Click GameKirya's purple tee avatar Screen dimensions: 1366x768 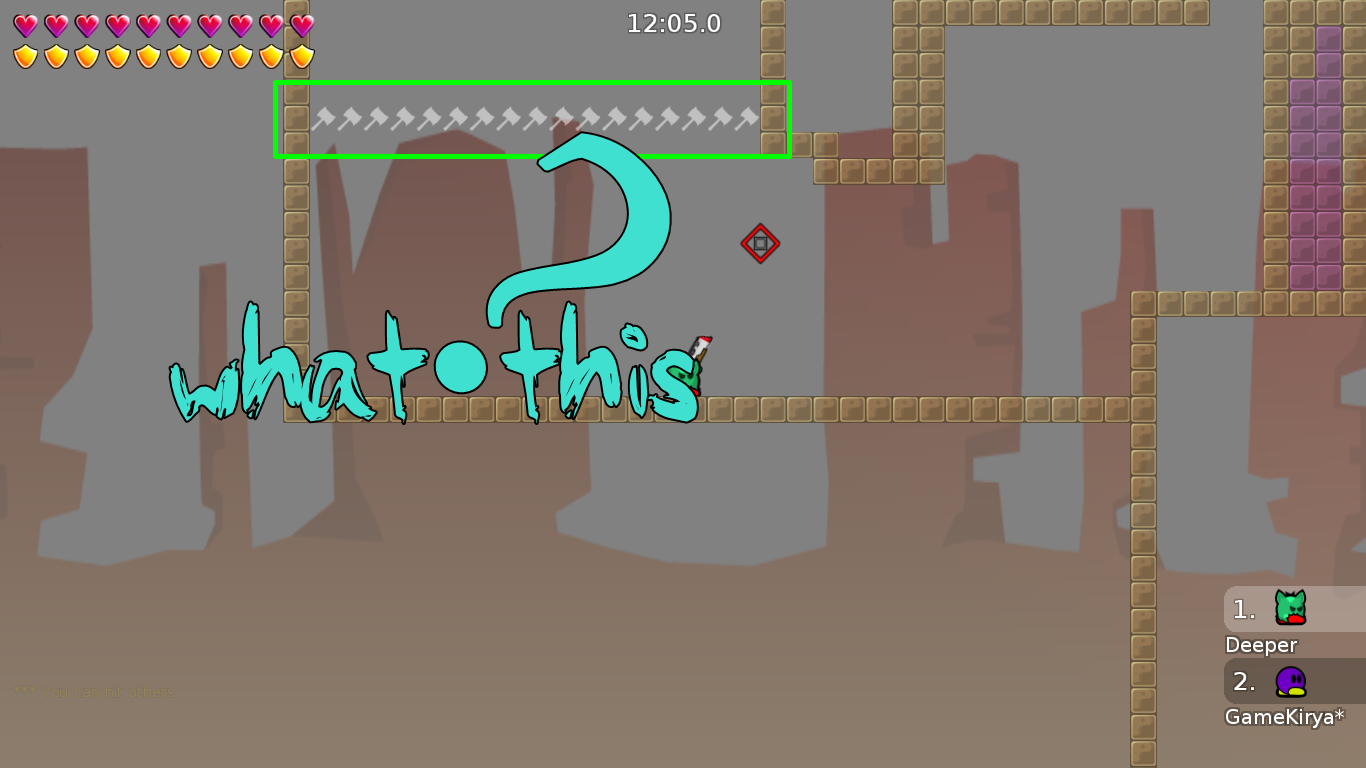point(1289,682)
